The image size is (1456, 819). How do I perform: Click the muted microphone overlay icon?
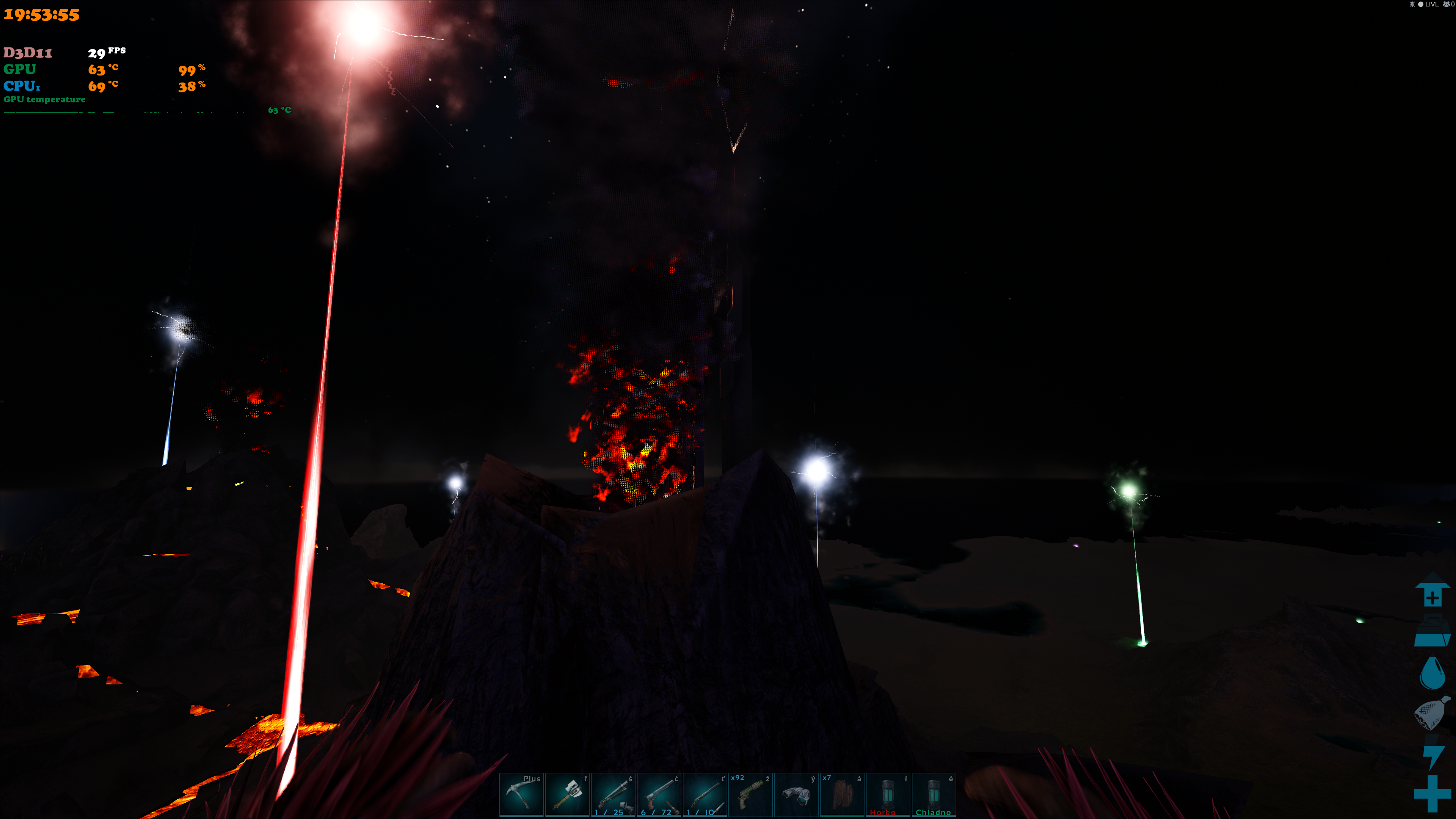[x=1412, y=5]
